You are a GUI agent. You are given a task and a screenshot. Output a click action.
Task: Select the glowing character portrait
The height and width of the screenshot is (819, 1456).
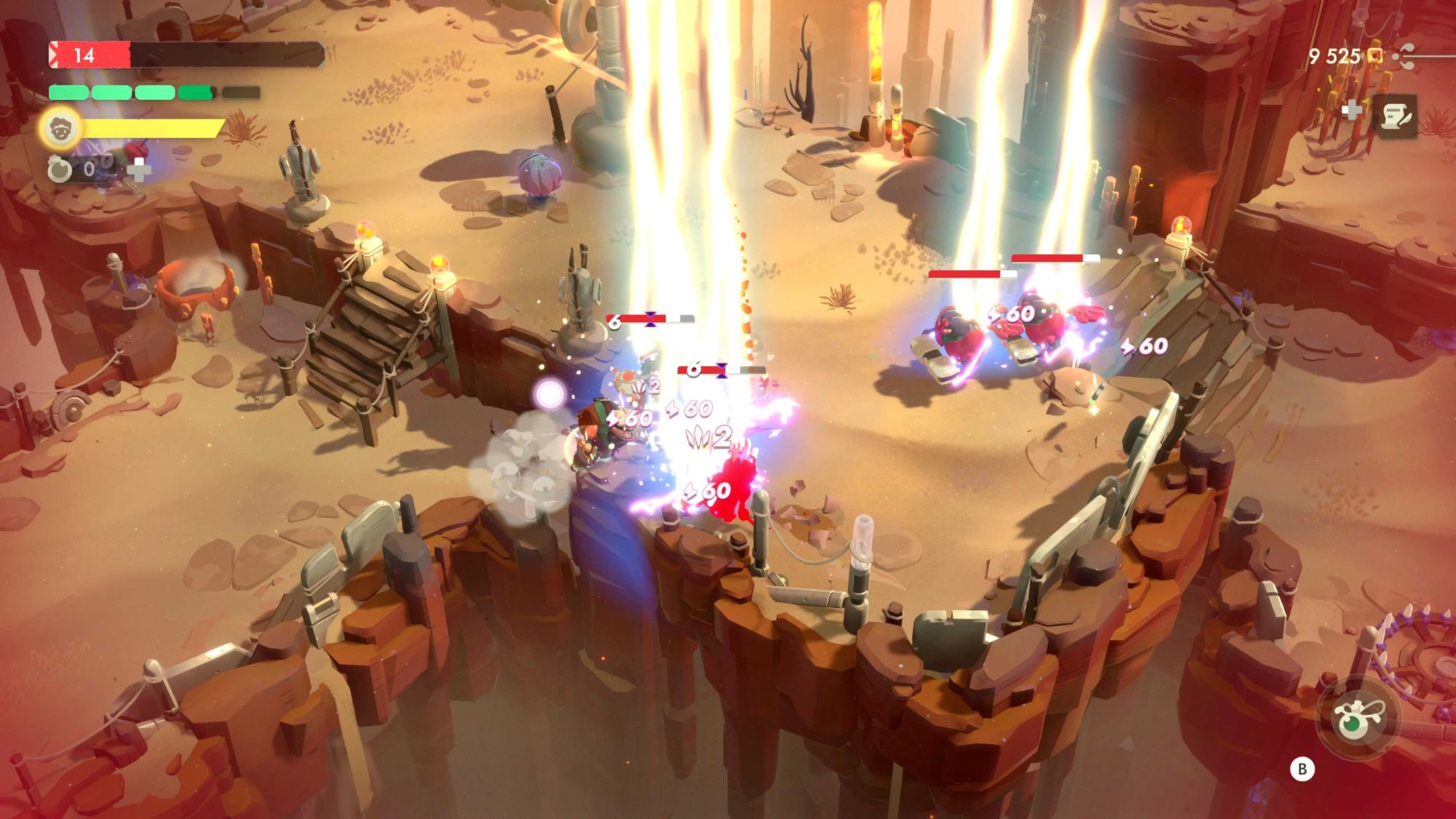pos(60,129)
